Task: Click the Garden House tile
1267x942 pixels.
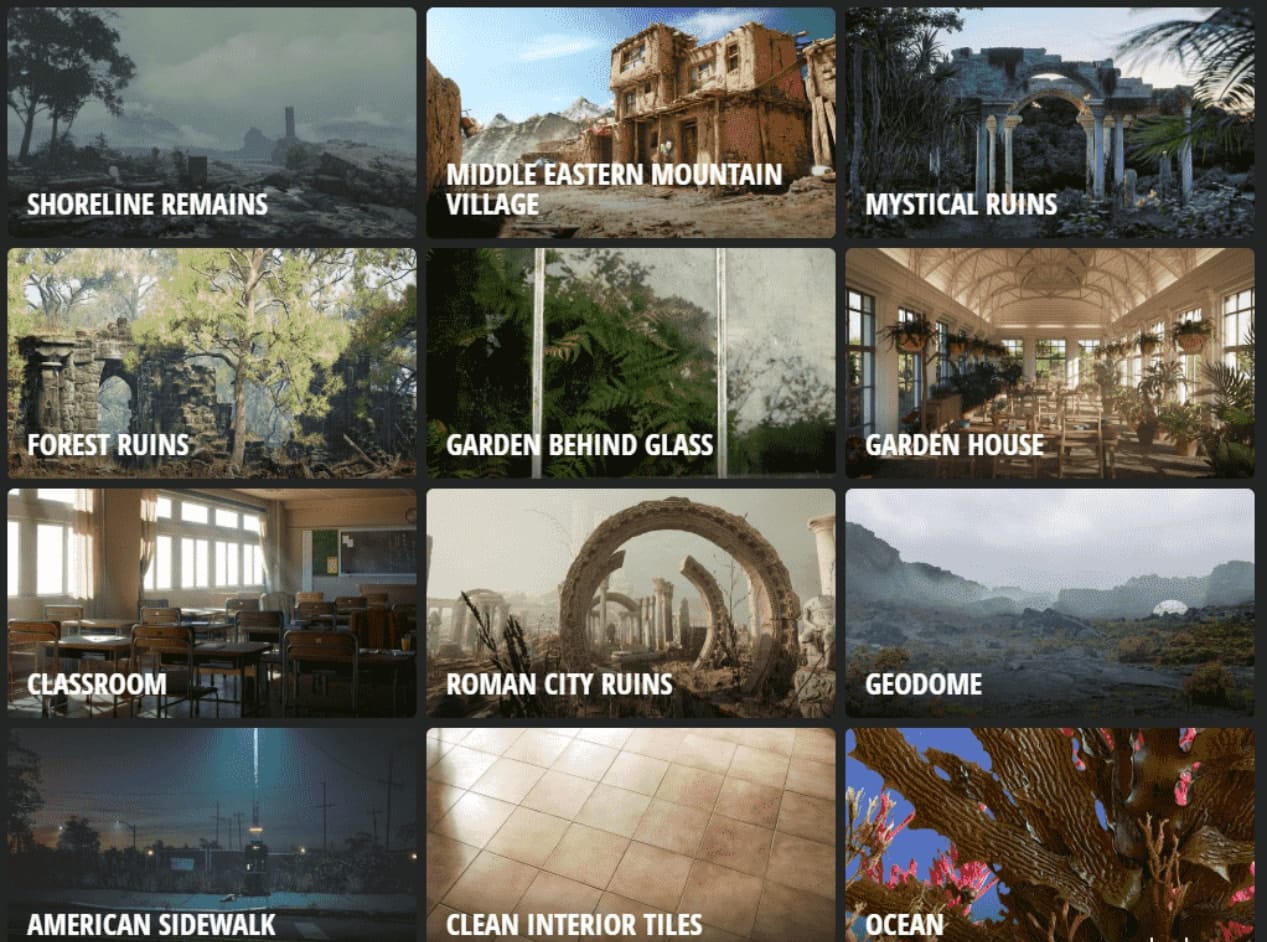Action: 1049,363
